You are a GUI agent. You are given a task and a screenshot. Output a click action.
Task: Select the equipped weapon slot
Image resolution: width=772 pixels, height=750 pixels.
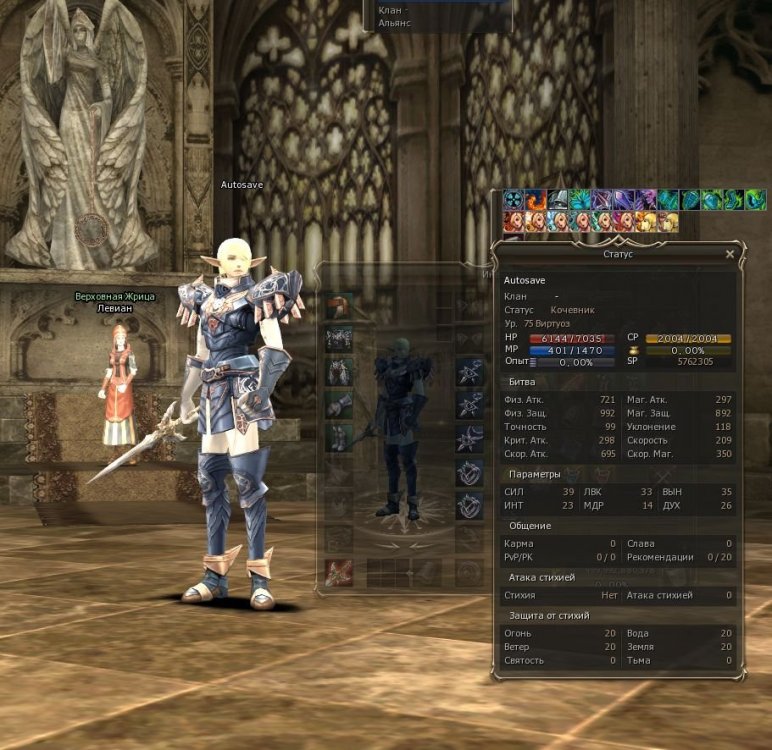(x=339, y=572)
